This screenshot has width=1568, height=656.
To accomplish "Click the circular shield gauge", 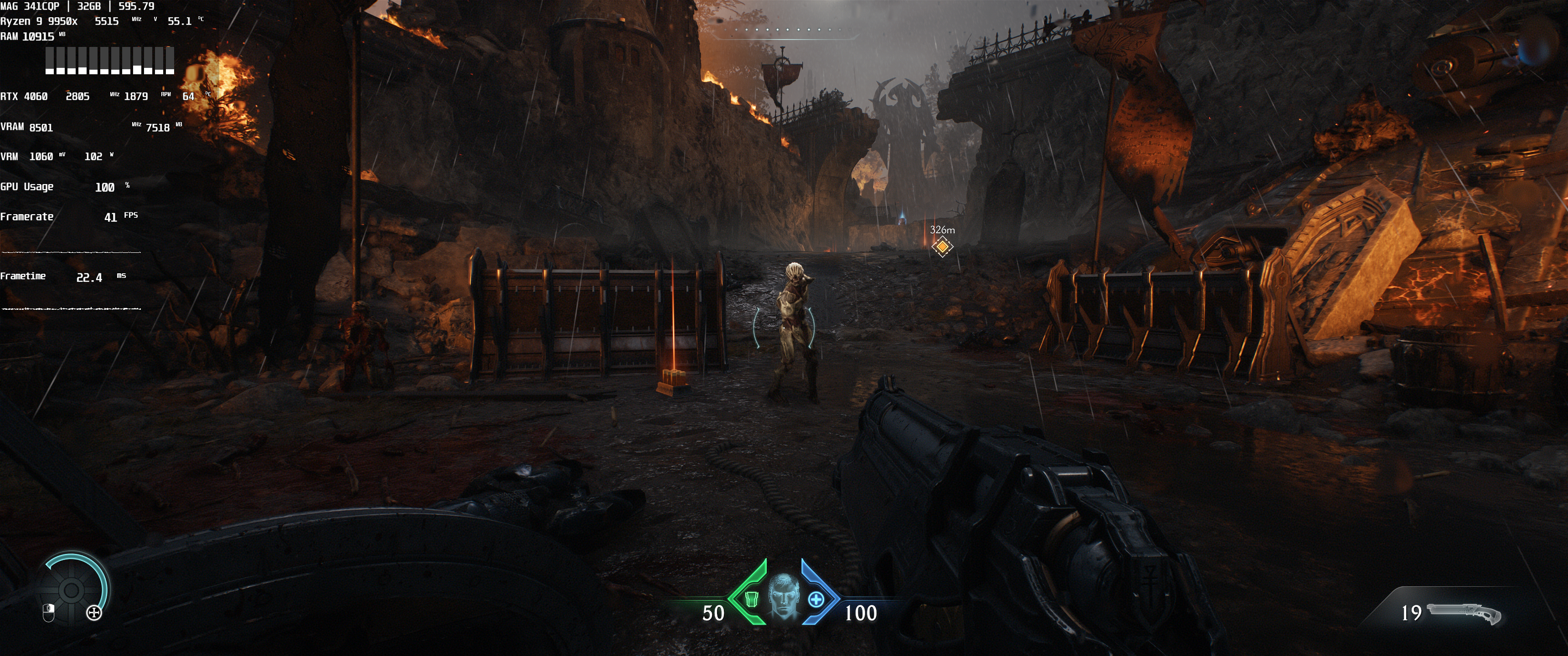I will point(71,589).
